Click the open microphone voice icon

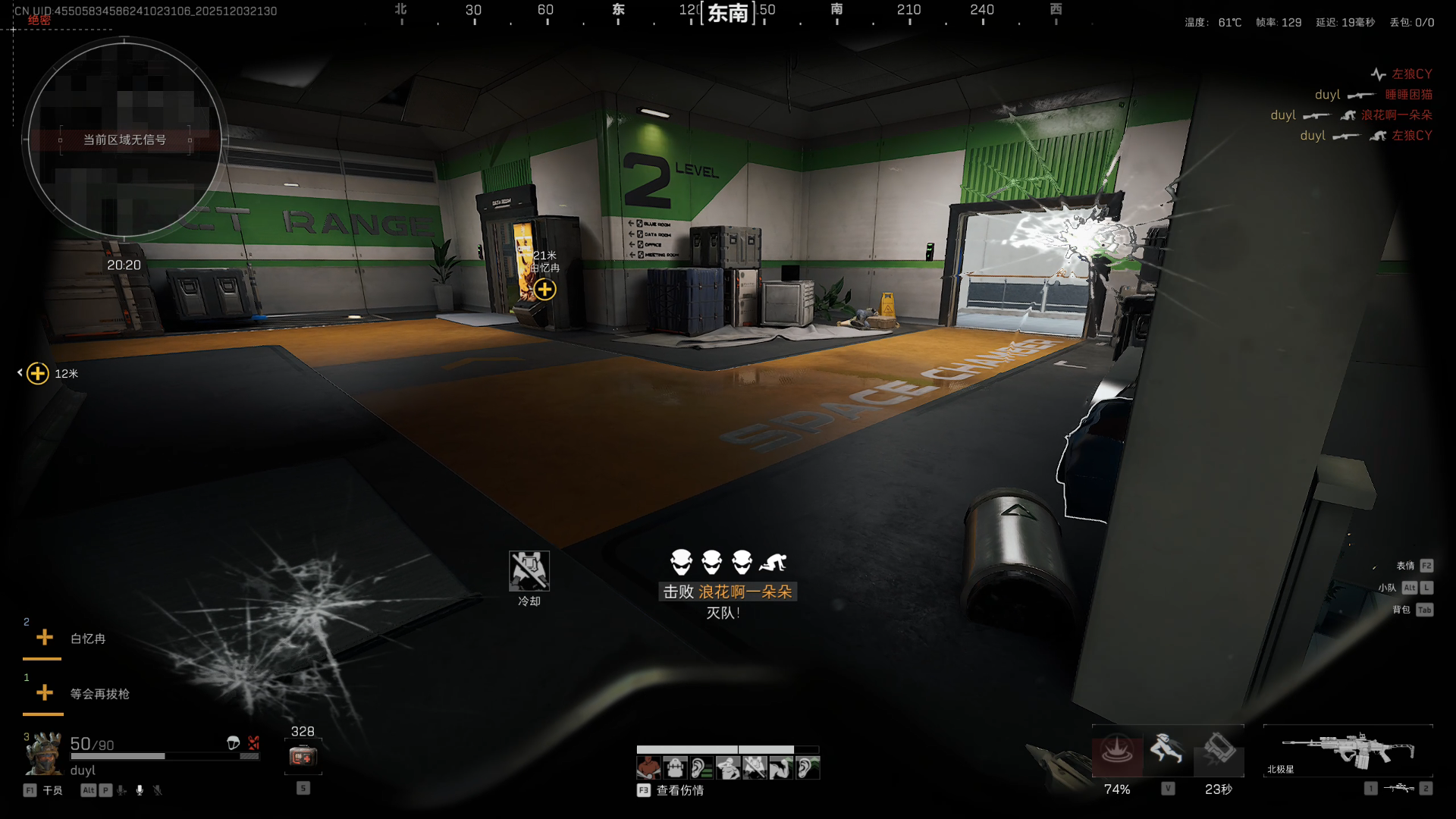click(140, 790)
